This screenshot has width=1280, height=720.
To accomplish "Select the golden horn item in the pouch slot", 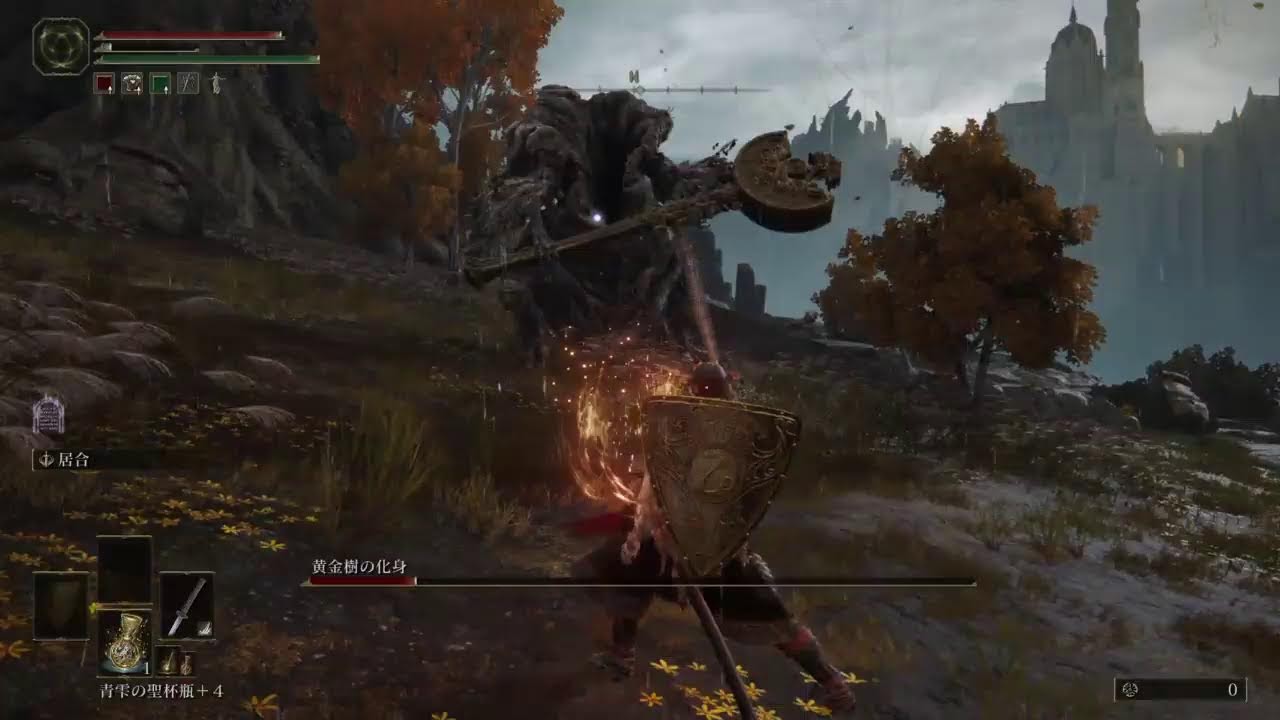I will point(168,662).
